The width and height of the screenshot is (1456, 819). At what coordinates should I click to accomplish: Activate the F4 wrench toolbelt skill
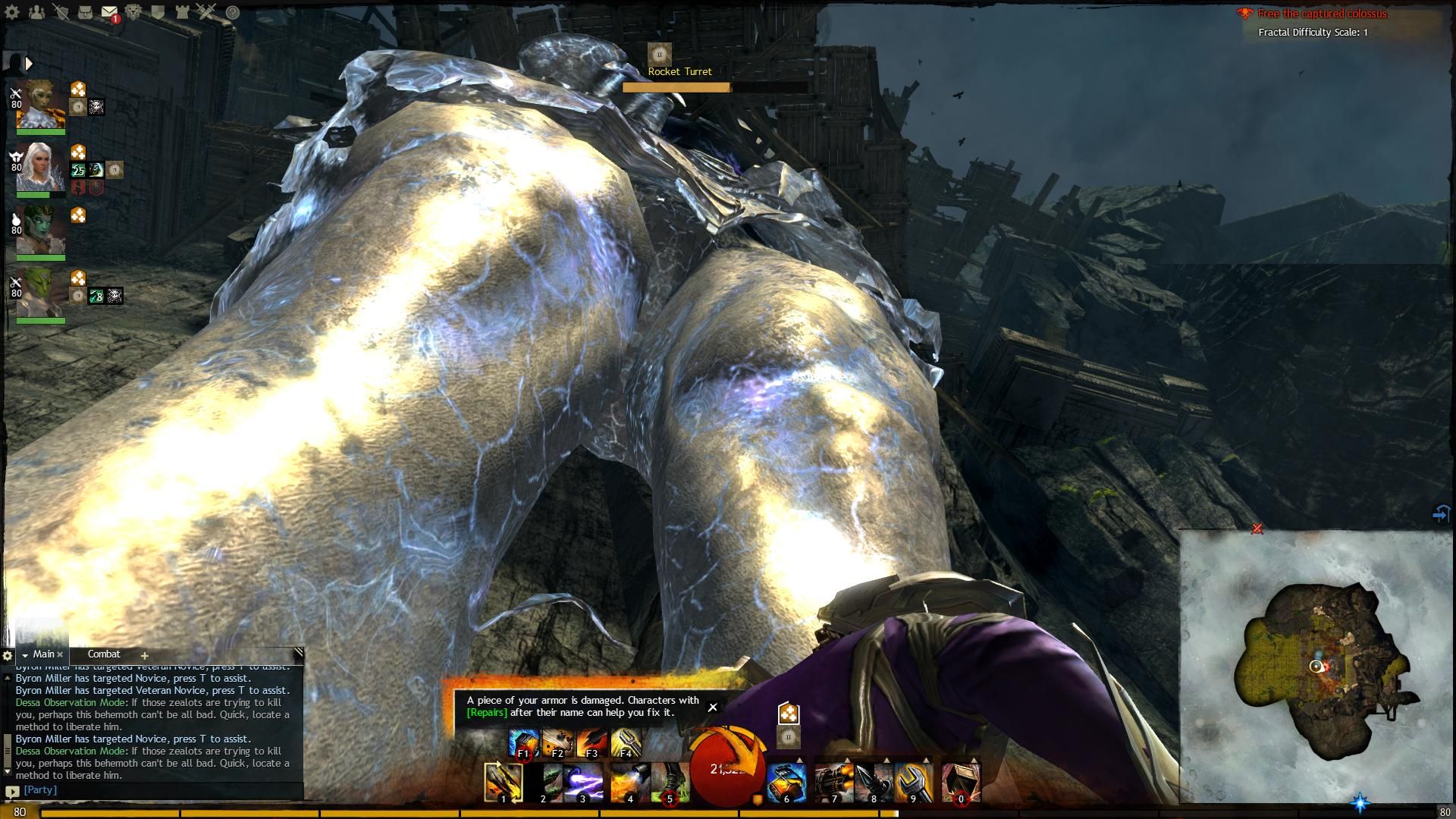(626, 743)
